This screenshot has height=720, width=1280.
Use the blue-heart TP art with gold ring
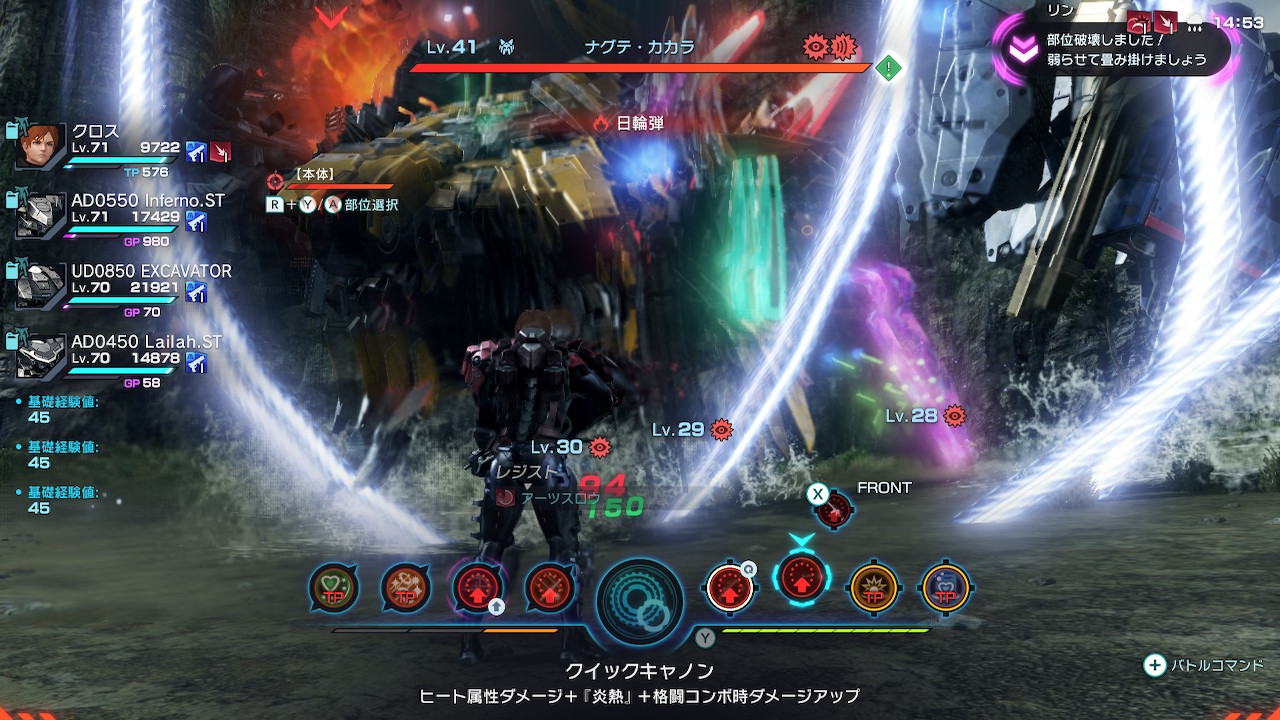coord(945,588)
